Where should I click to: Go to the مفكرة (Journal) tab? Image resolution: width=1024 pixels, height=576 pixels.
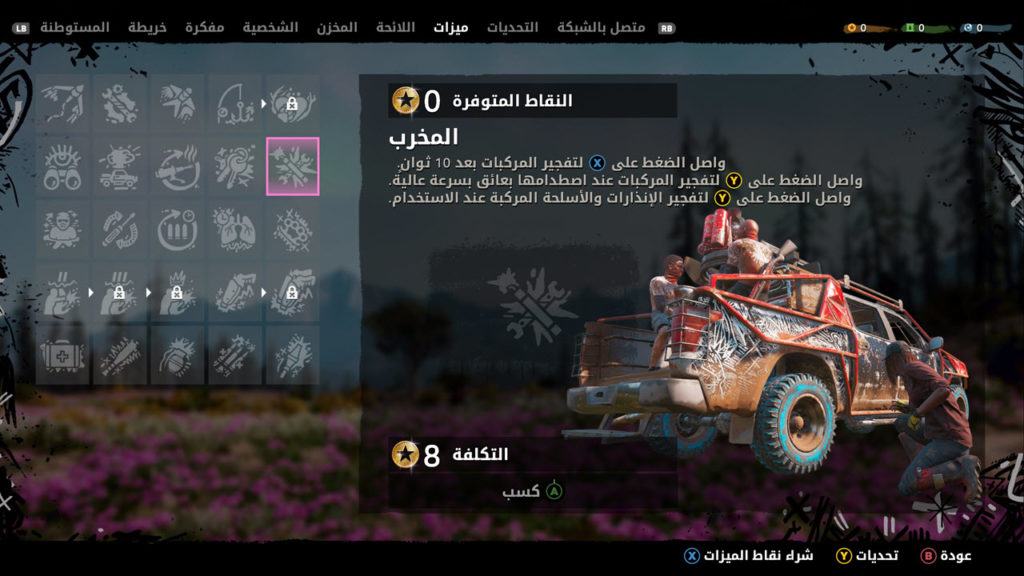[x=204, y=27]
